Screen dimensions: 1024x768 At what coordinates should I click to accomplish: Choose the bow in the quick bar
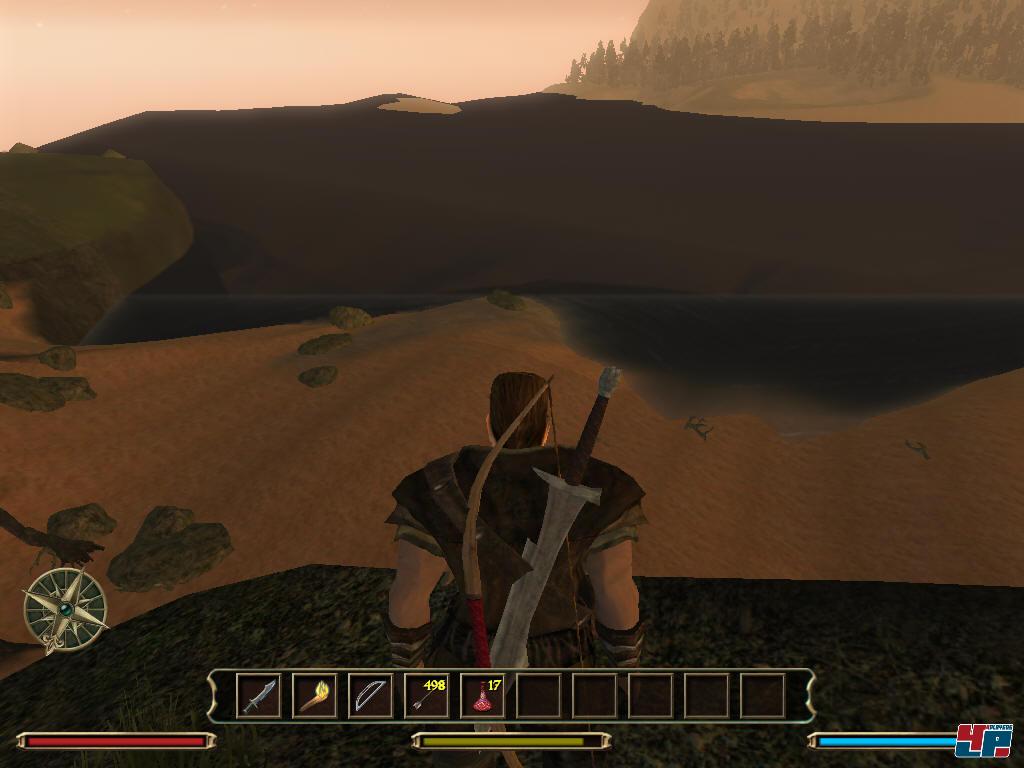click(370, 695)
